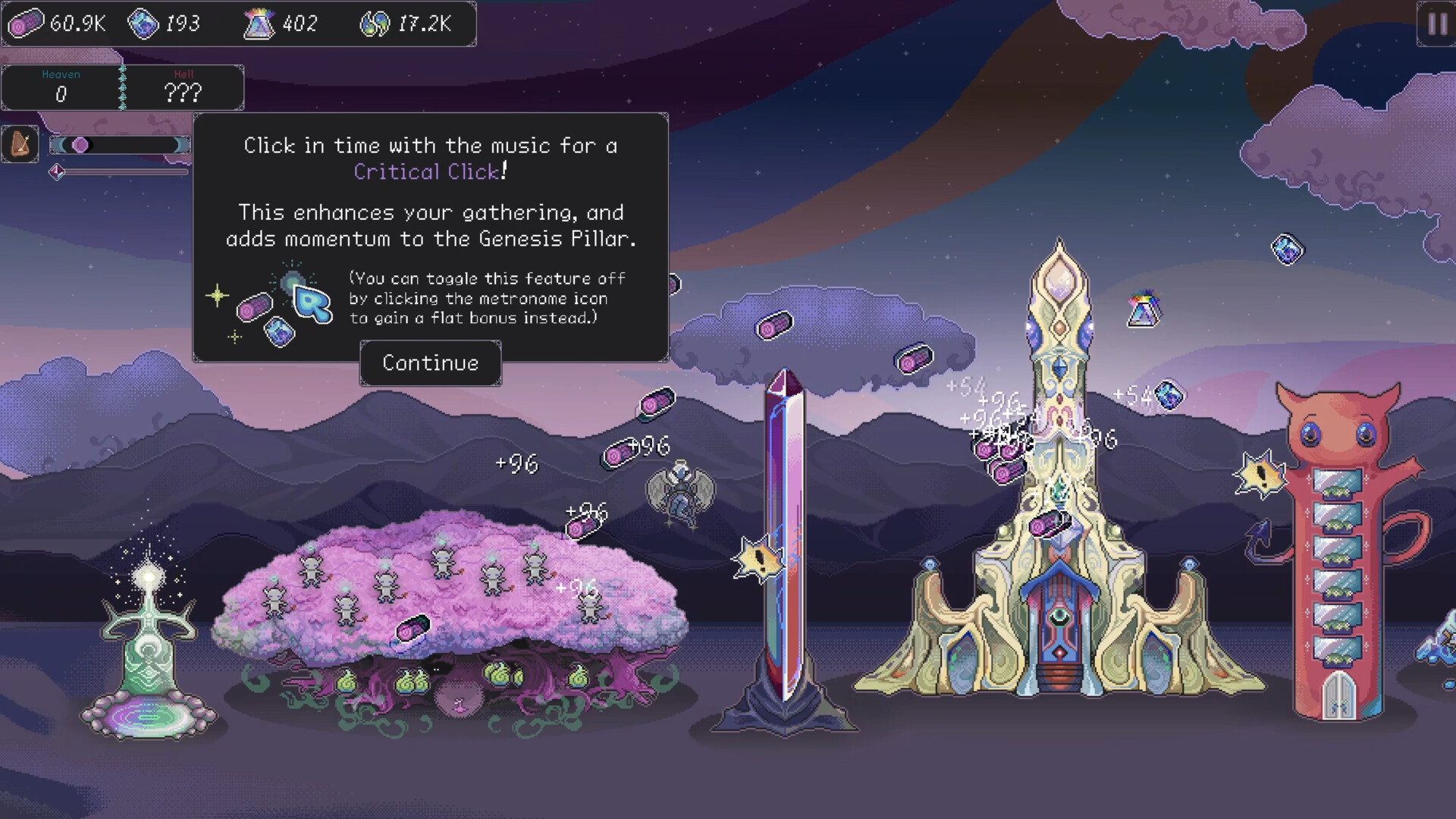Toggle the metronome icon

click(20, 144)
